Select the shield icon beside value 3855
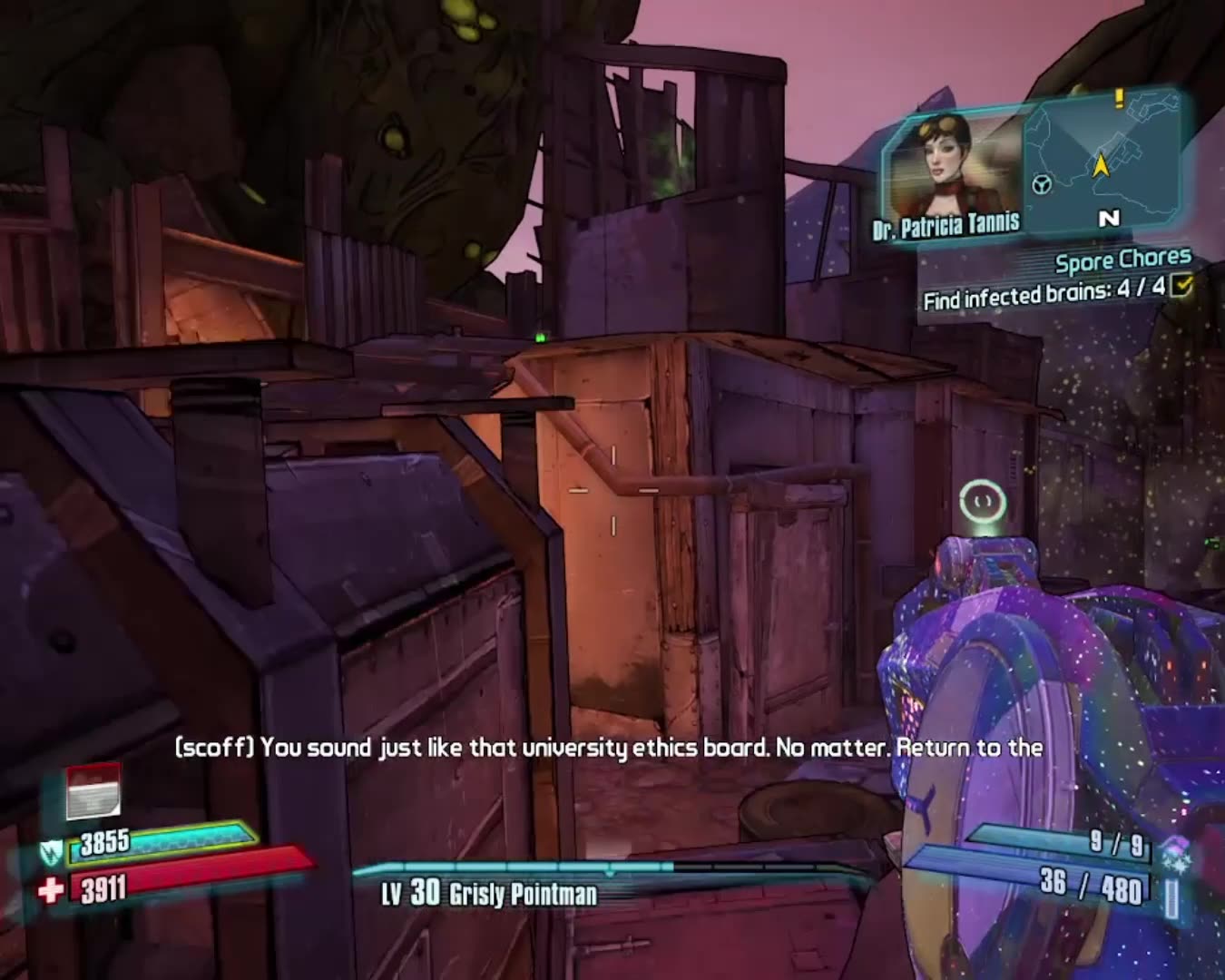The height and width of the screenshot is (980, 1225). click(x=52, y=853)
